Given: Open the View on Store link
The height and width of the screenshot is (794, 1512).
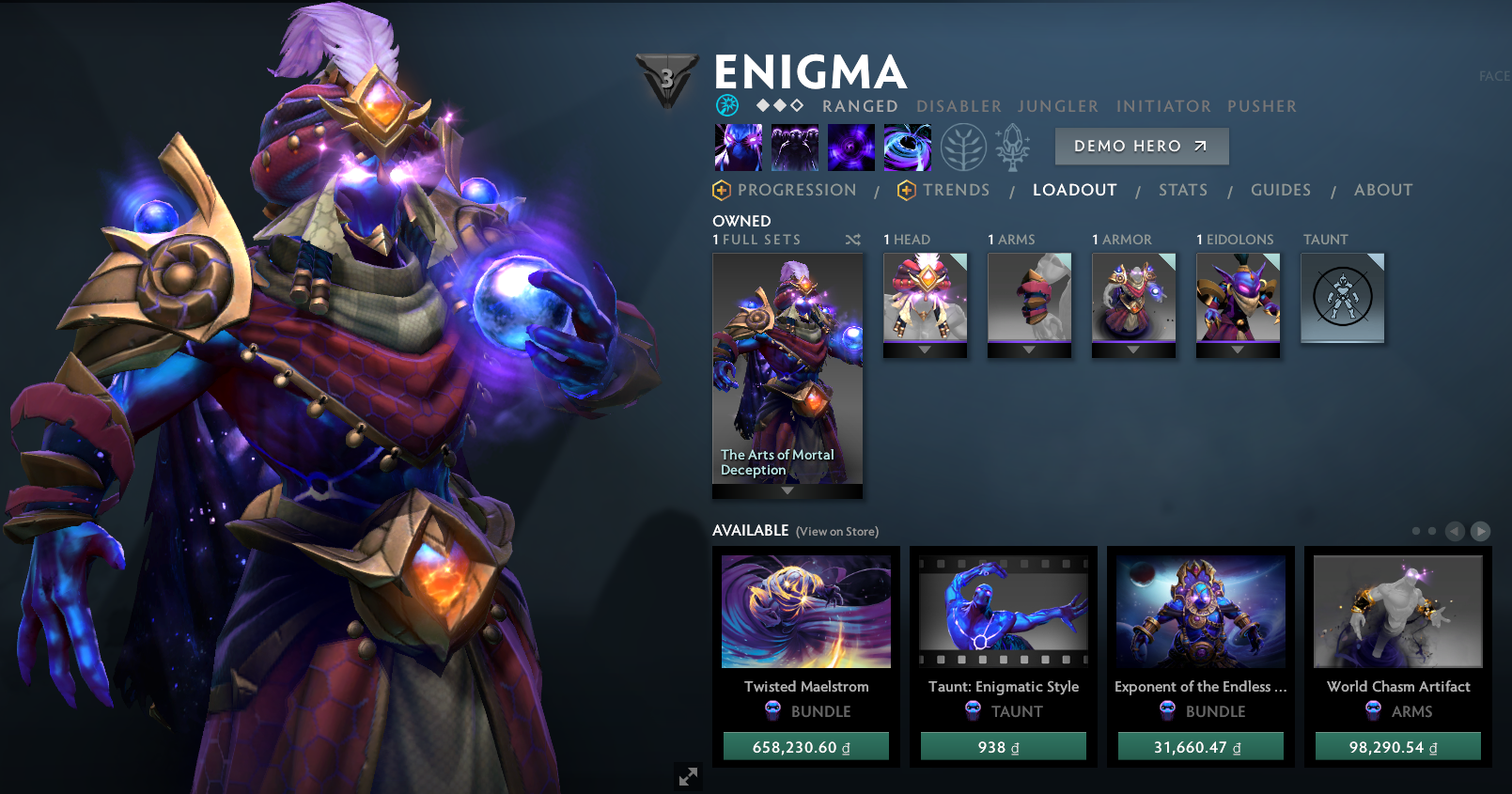Looking at the screenshot, I should pyautogui.click(x=836, y=531).
